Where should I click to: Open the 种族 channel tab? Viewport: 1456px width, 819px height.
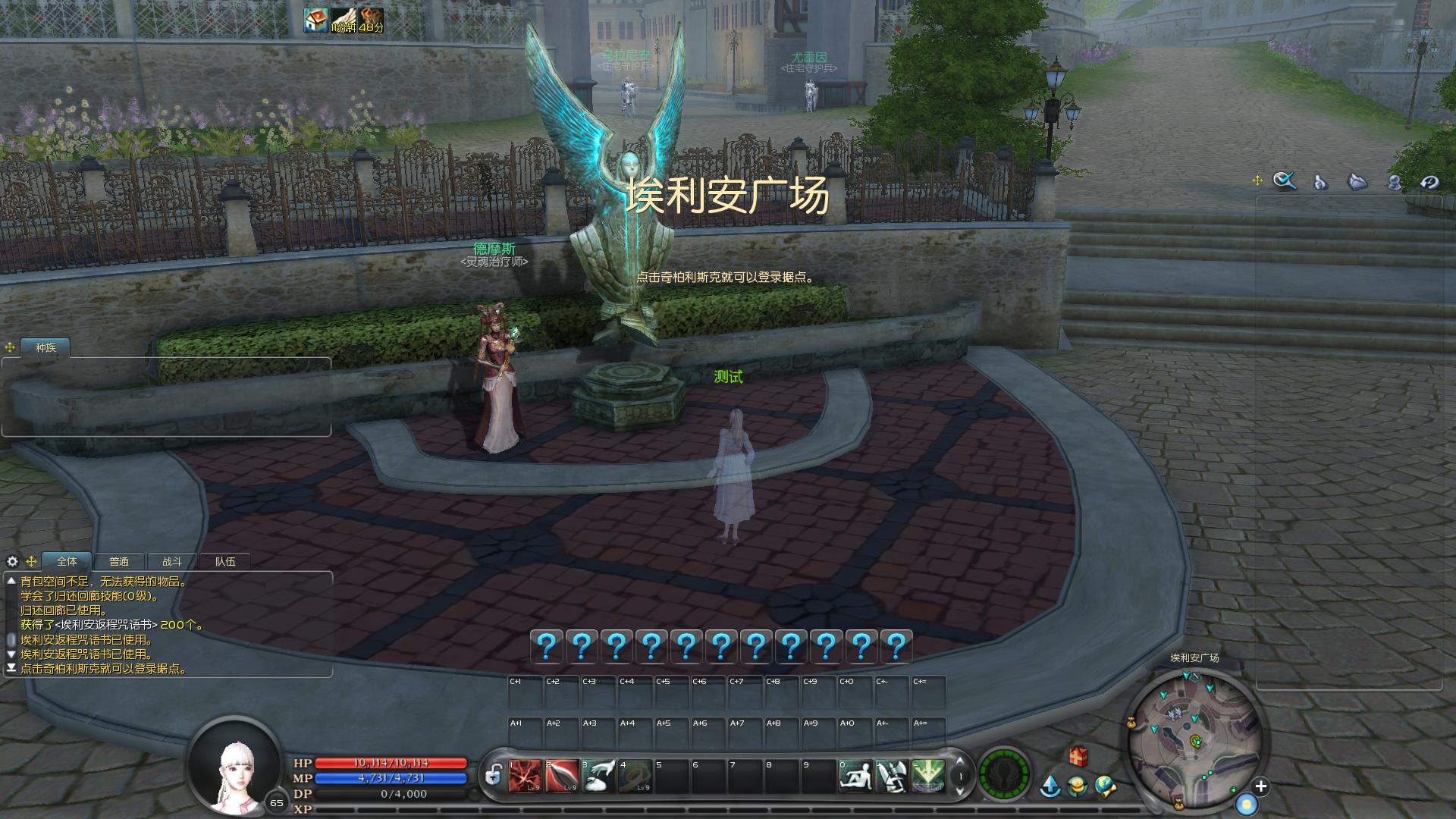click(45, 348)
